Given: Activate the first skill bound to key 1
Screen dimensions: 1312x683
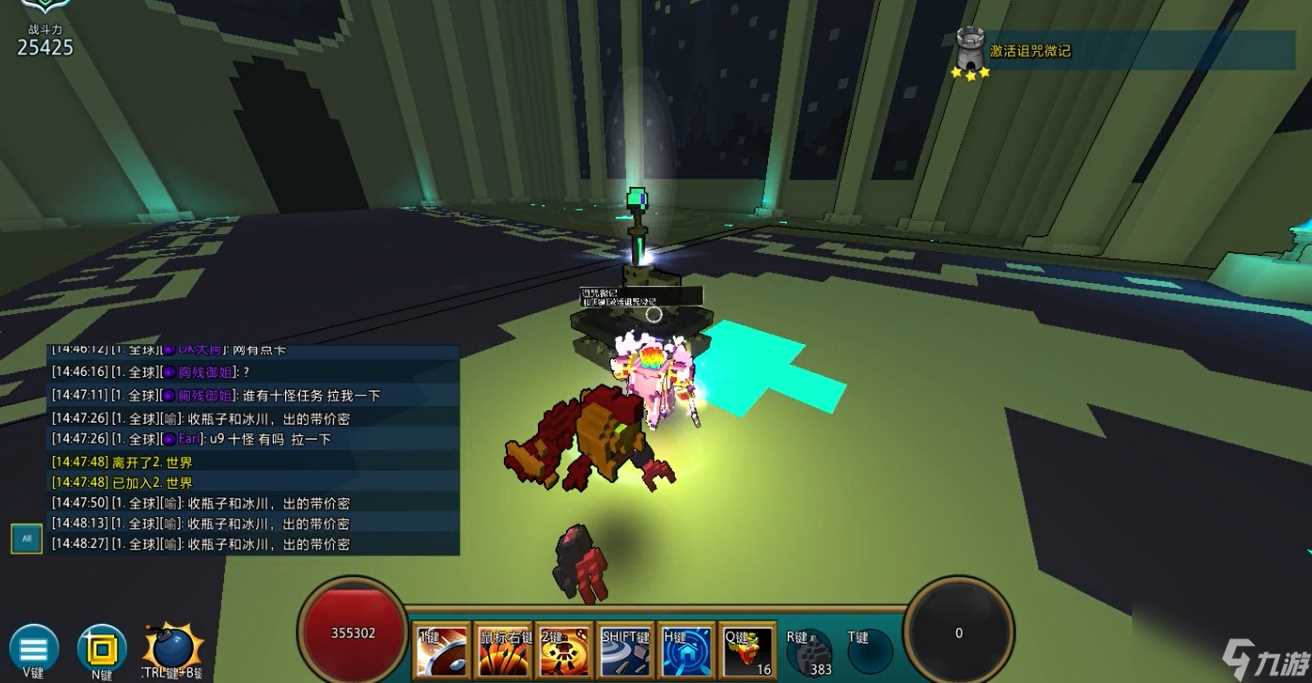Looking at the screenshot, I should pos(441,651).
